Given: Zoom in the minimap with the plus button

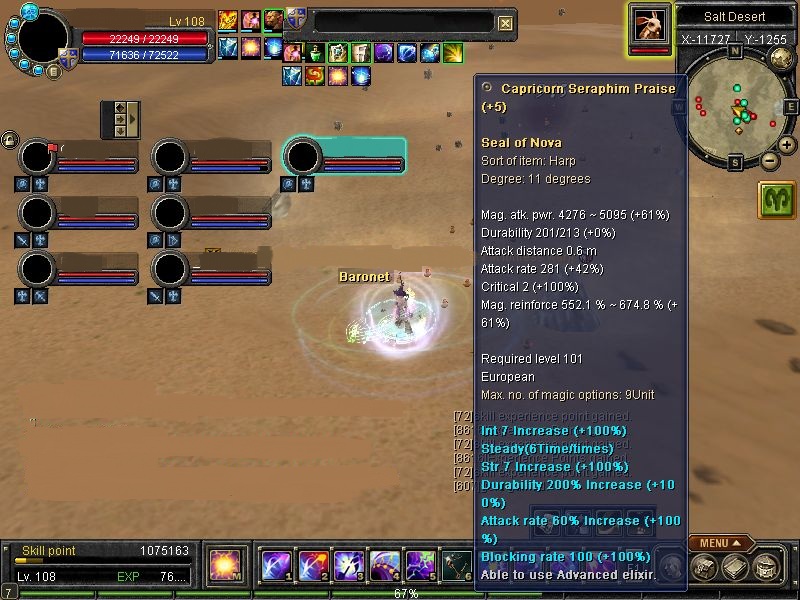Looking at the screenshot, I should click(787, 145).
